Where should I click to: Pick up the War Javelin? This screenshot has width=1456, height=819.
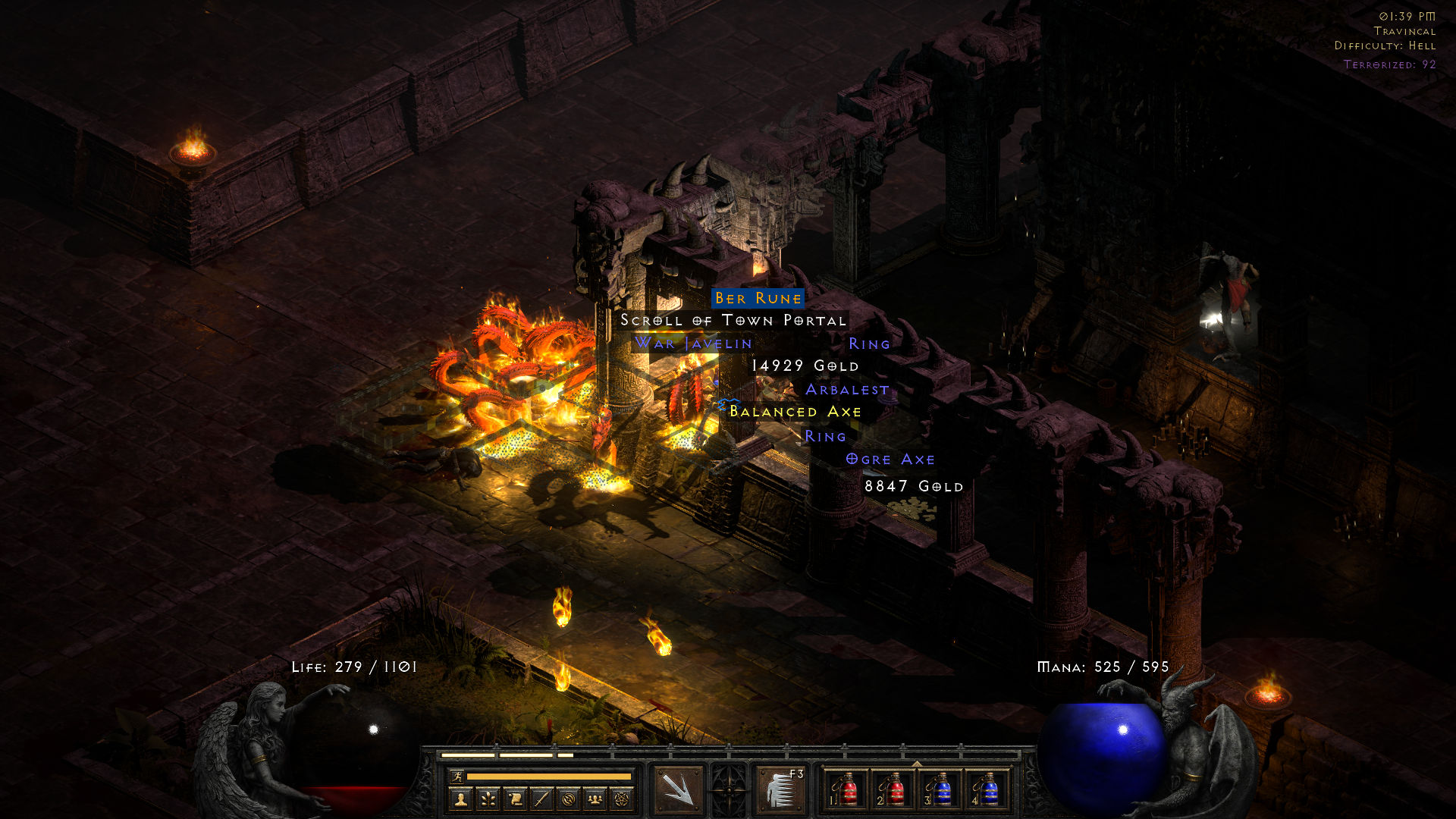point(693,344)
